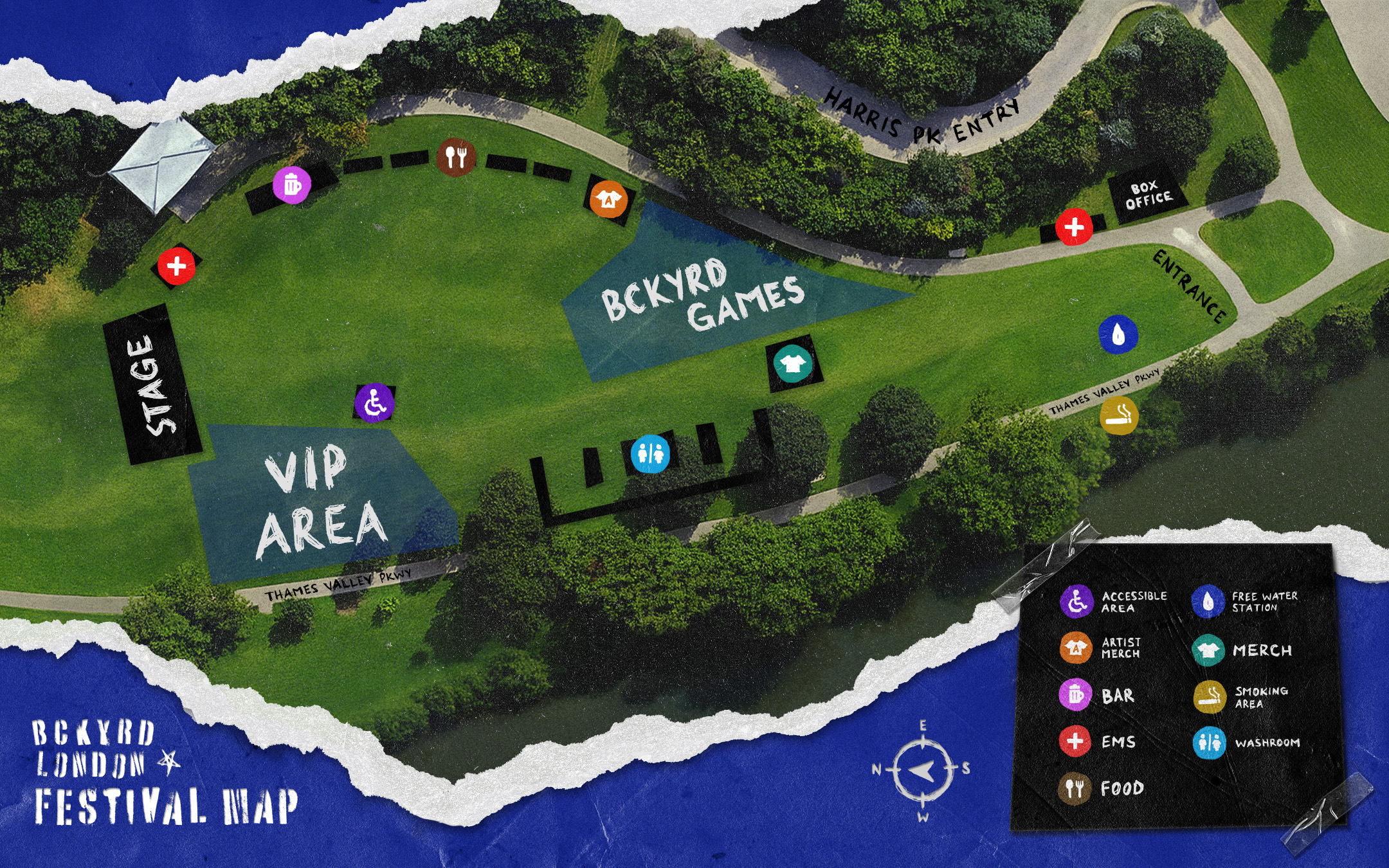Click the purple wheelchair marker on the field

tap(374, 403)
